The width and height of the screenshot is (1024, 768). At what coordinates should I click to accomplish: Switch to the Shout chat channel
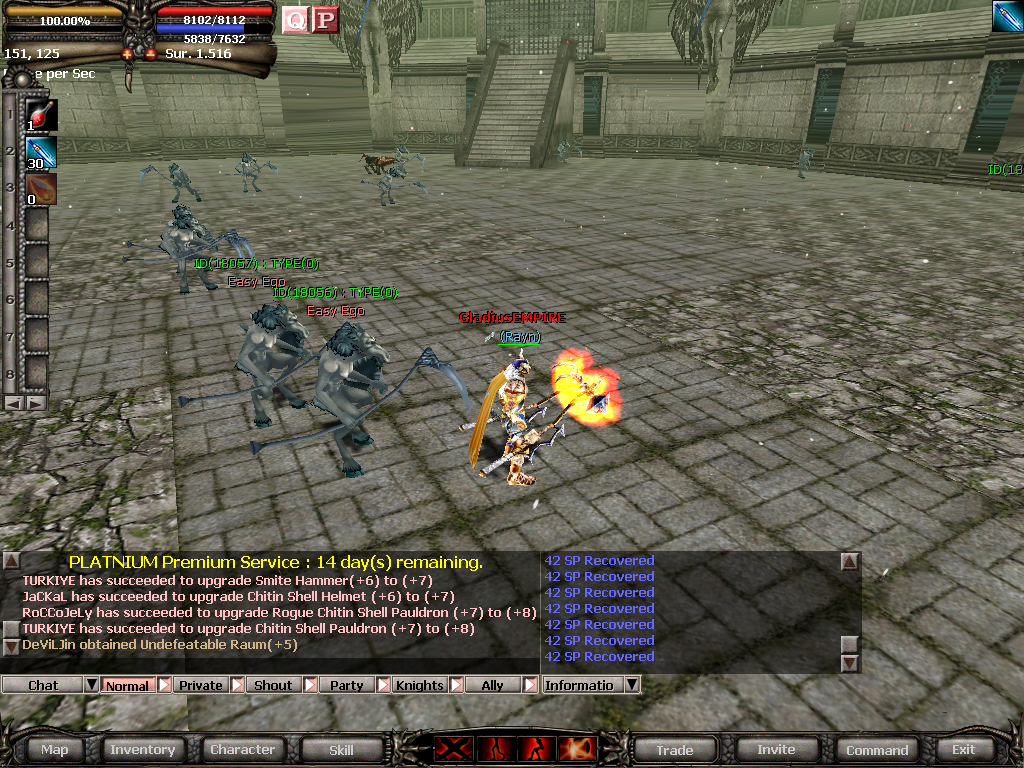273,685
